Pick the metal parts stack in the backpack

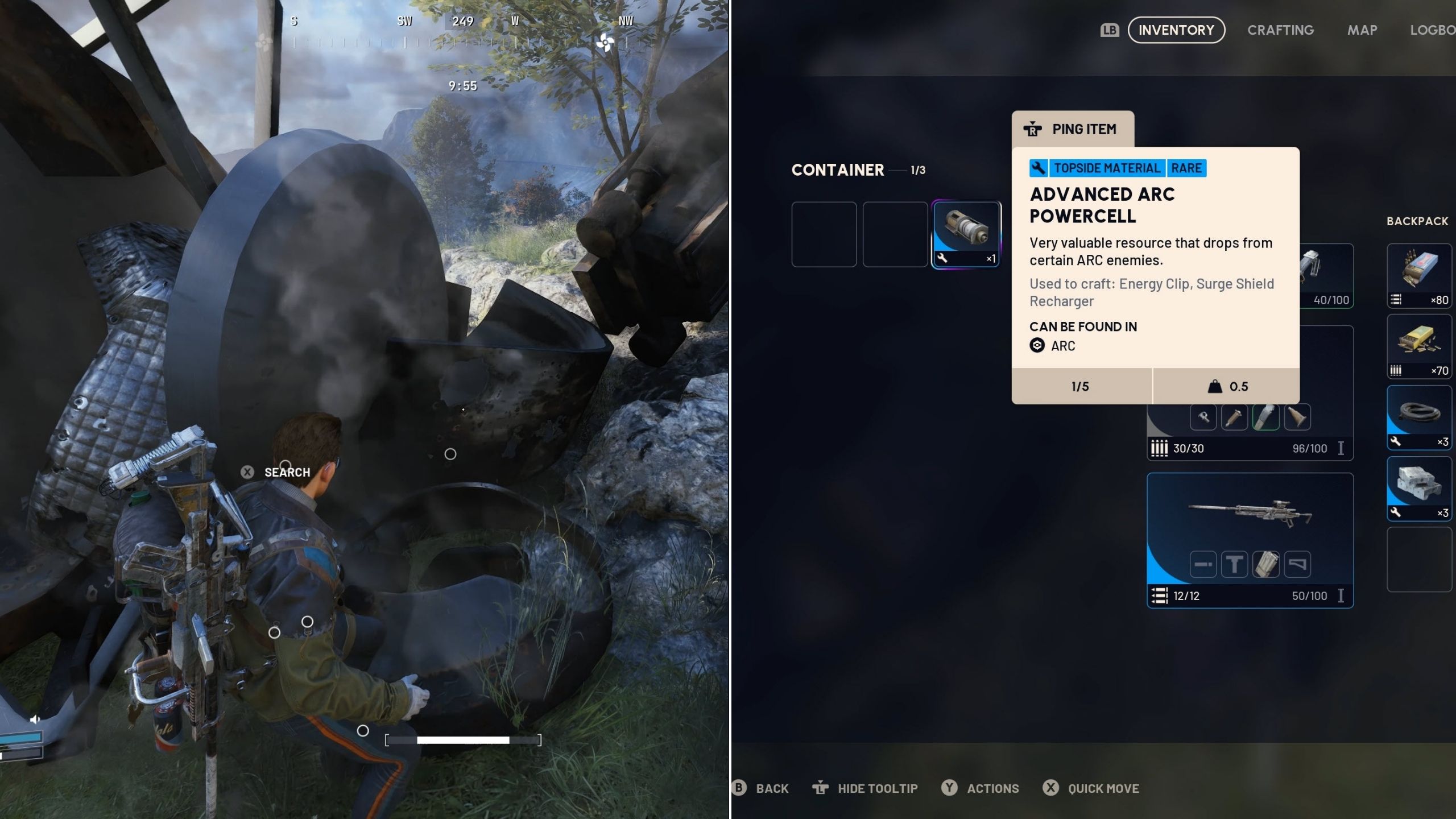[x=1418, y=488]
